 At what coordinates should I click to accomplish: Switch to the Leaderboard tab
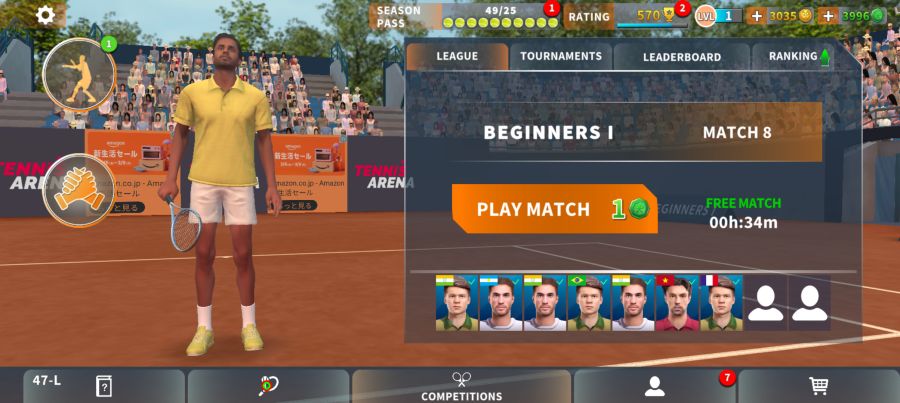pyautogui.click(x=682, y=57)
